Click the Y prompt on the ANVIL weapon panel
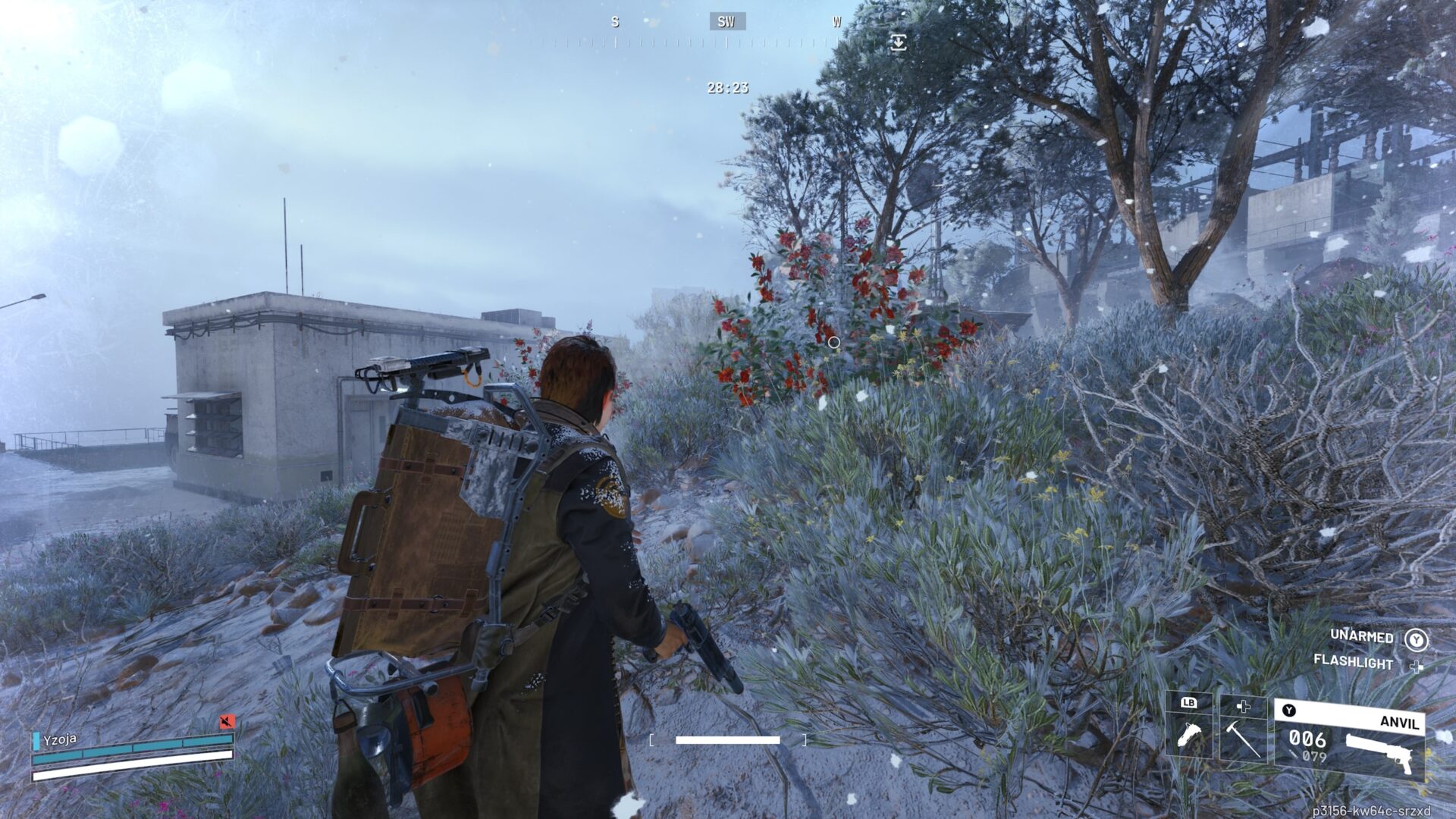1456x819 pixels. pyautogui.click(x=1288, y=710)
